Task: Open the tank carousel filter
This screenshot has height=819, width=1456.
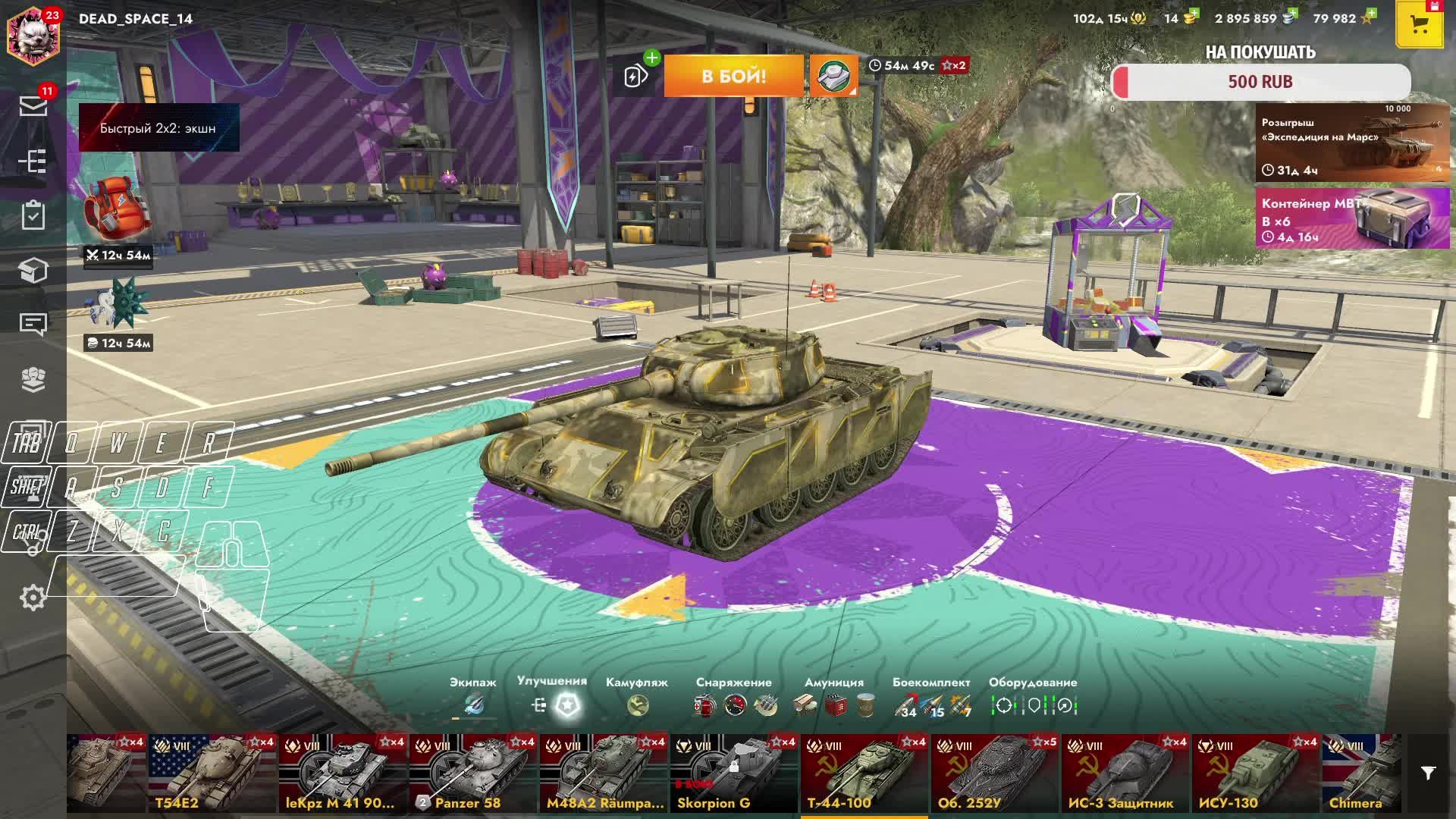Action: tap(1428, 773)
